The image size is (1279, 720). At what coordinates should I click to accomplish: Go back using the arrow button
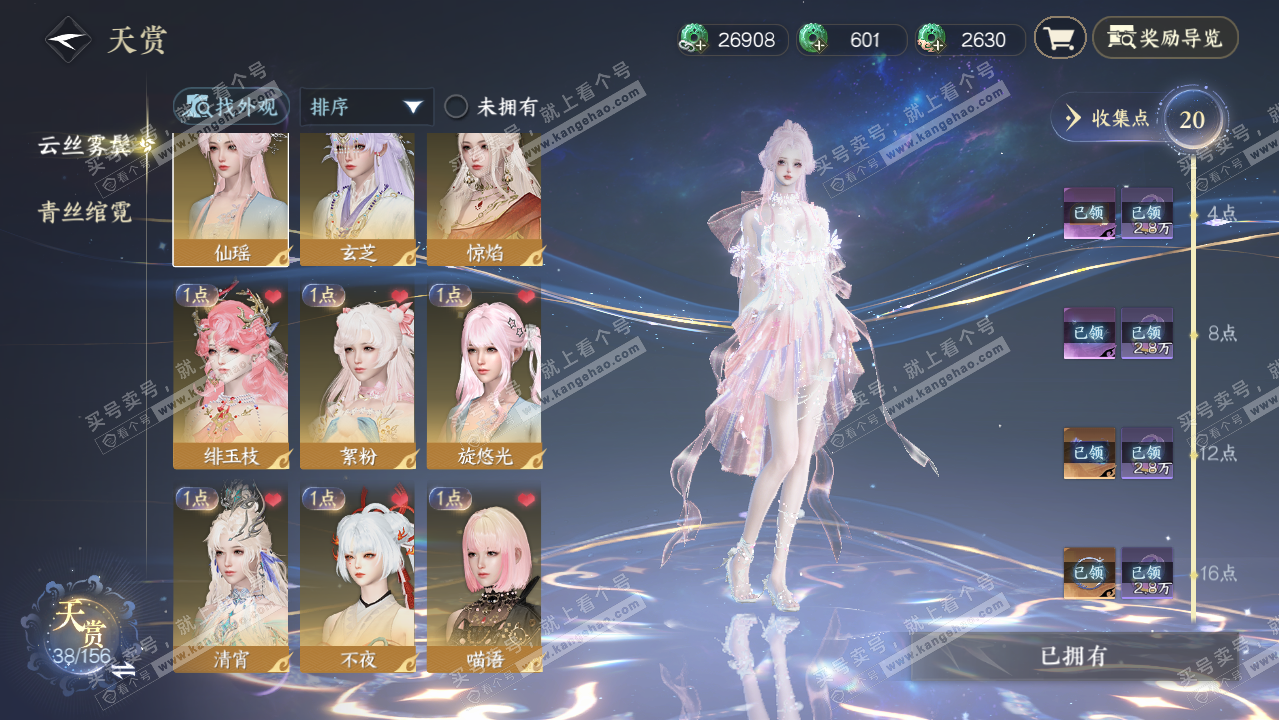pos(68,41)
